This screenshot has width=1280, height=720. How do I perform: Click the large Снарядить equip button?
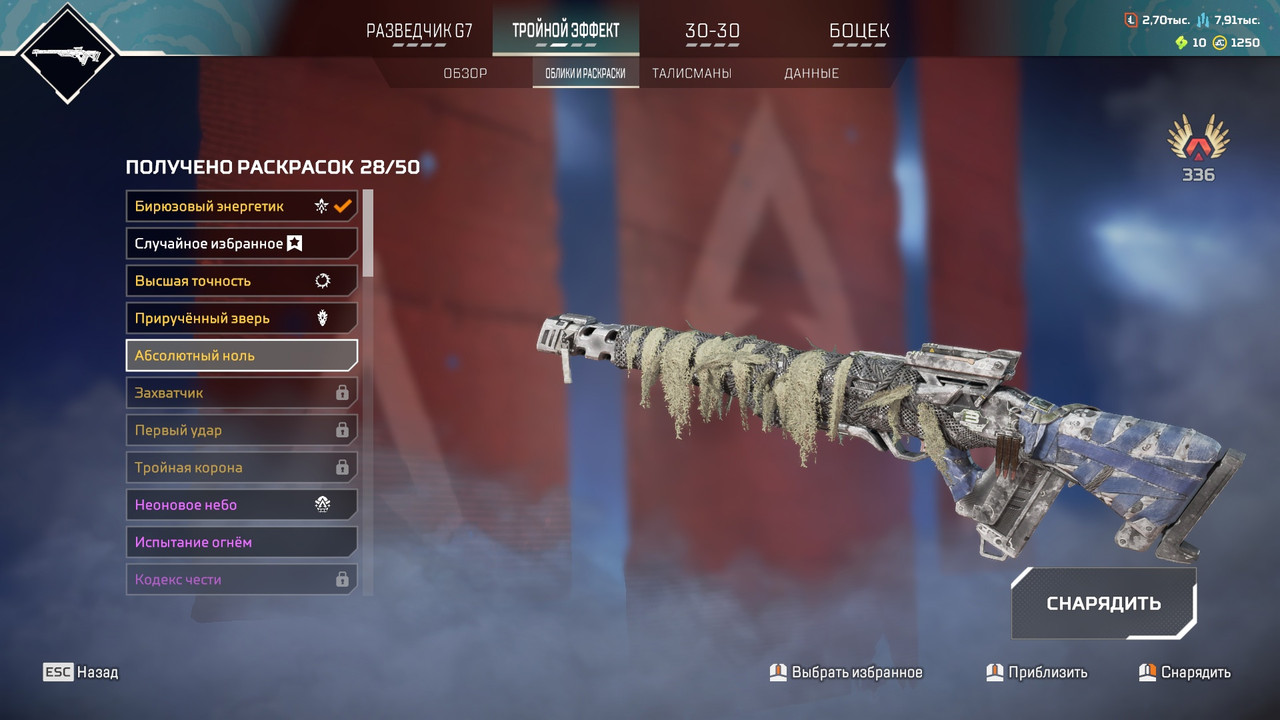pyautogui.click(x=1103, y=603)
